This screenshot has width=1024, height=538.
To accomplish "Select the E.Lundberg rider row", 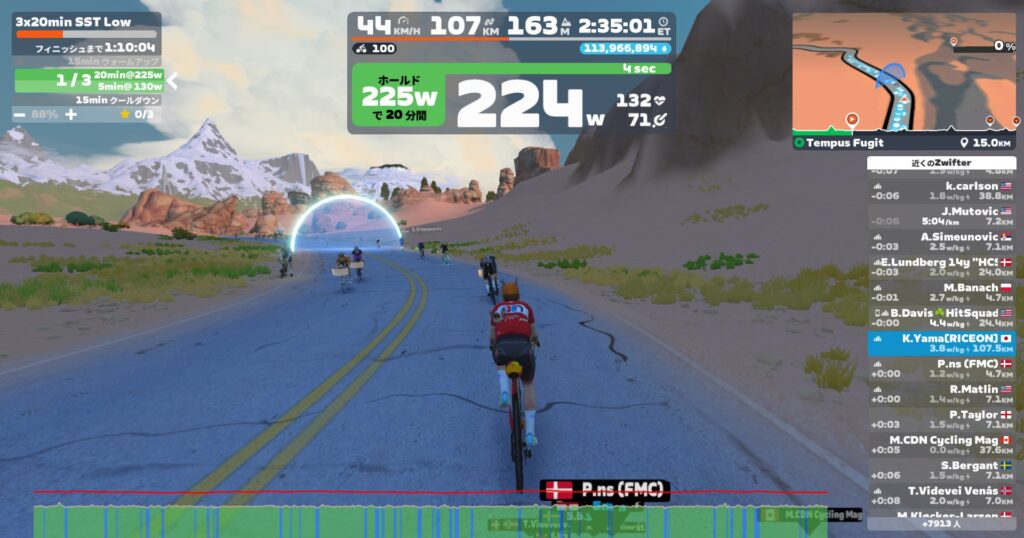I will click(x=941, y=267).
